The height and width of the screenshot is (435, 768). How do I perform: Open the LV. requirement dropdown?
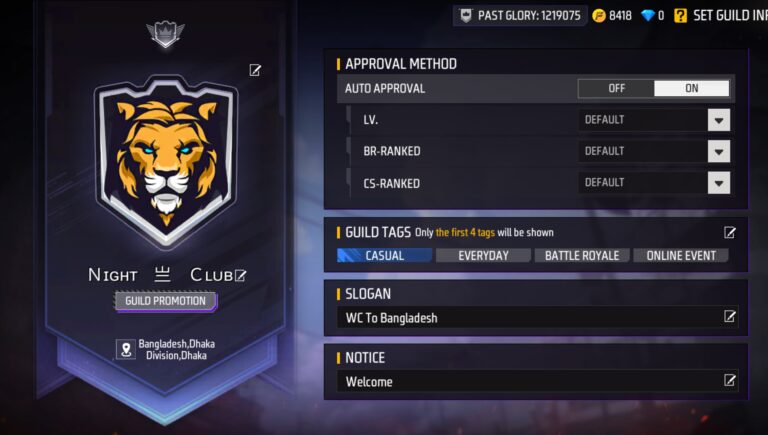point(718,120)
